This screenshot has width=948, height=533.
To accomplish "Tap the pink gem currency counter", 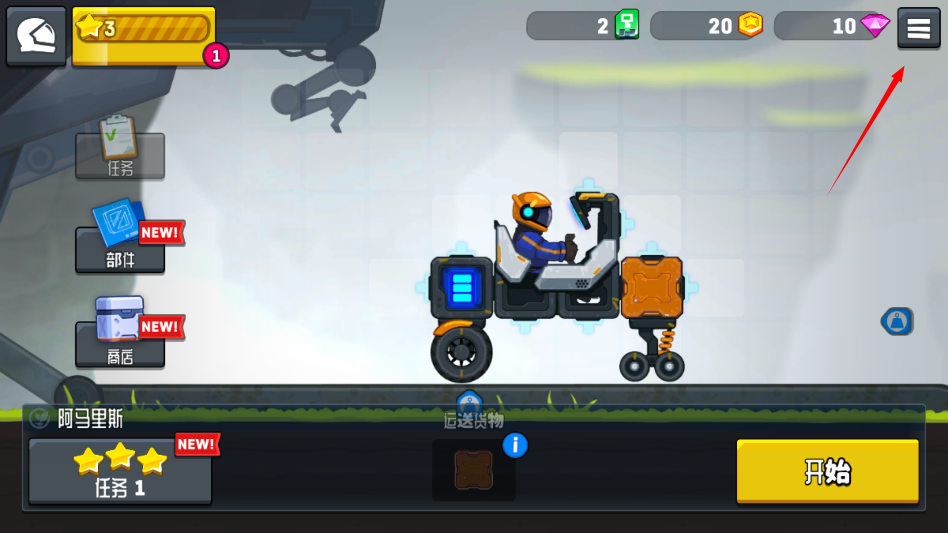I will coord(832,26).
